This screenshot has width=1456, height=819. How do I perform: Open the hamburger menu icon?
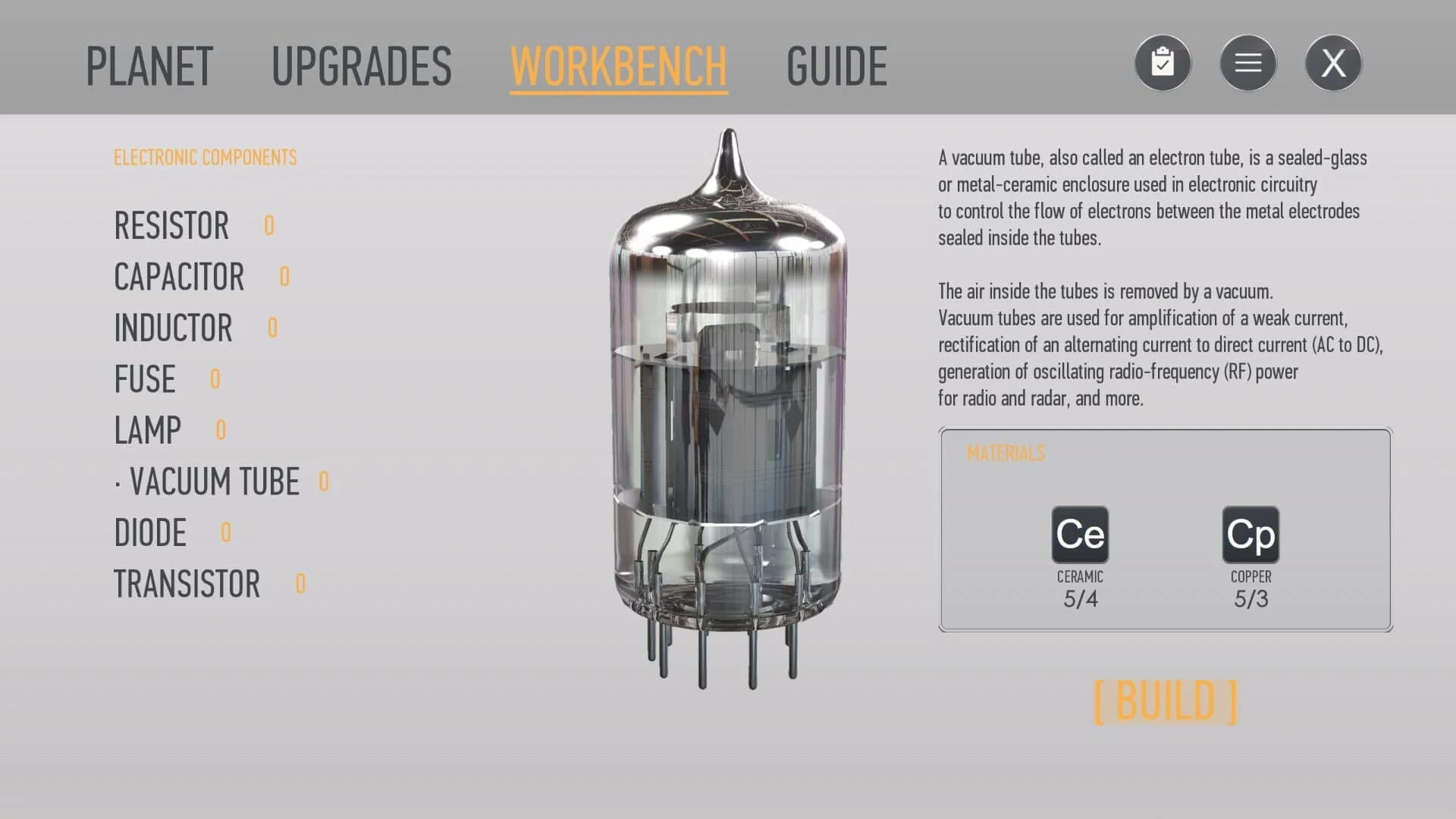pos(1247,62)
